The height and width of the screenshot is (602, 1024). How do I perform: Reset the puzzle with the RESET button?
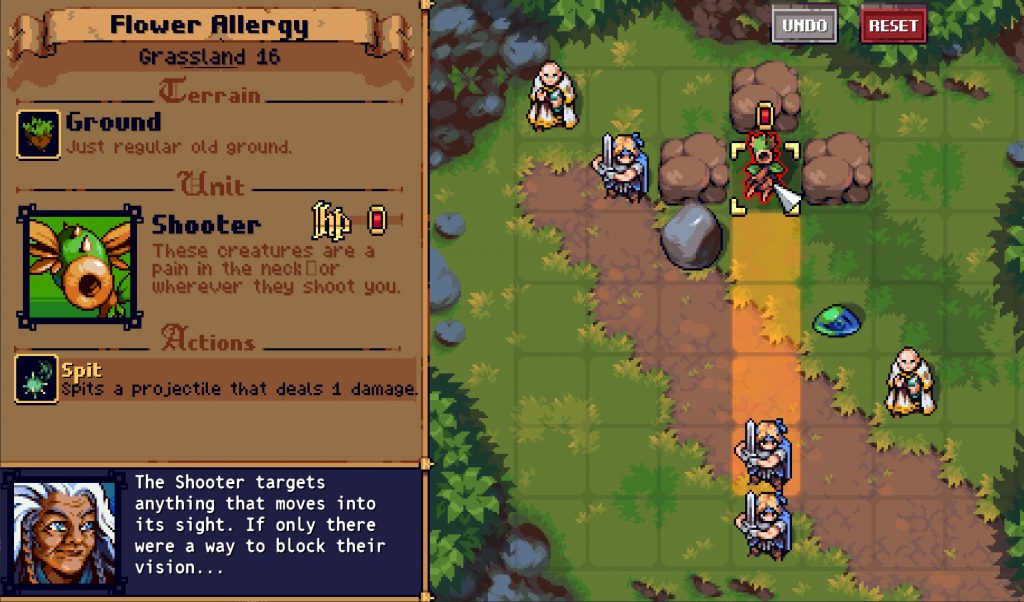[x=893, y=26]
